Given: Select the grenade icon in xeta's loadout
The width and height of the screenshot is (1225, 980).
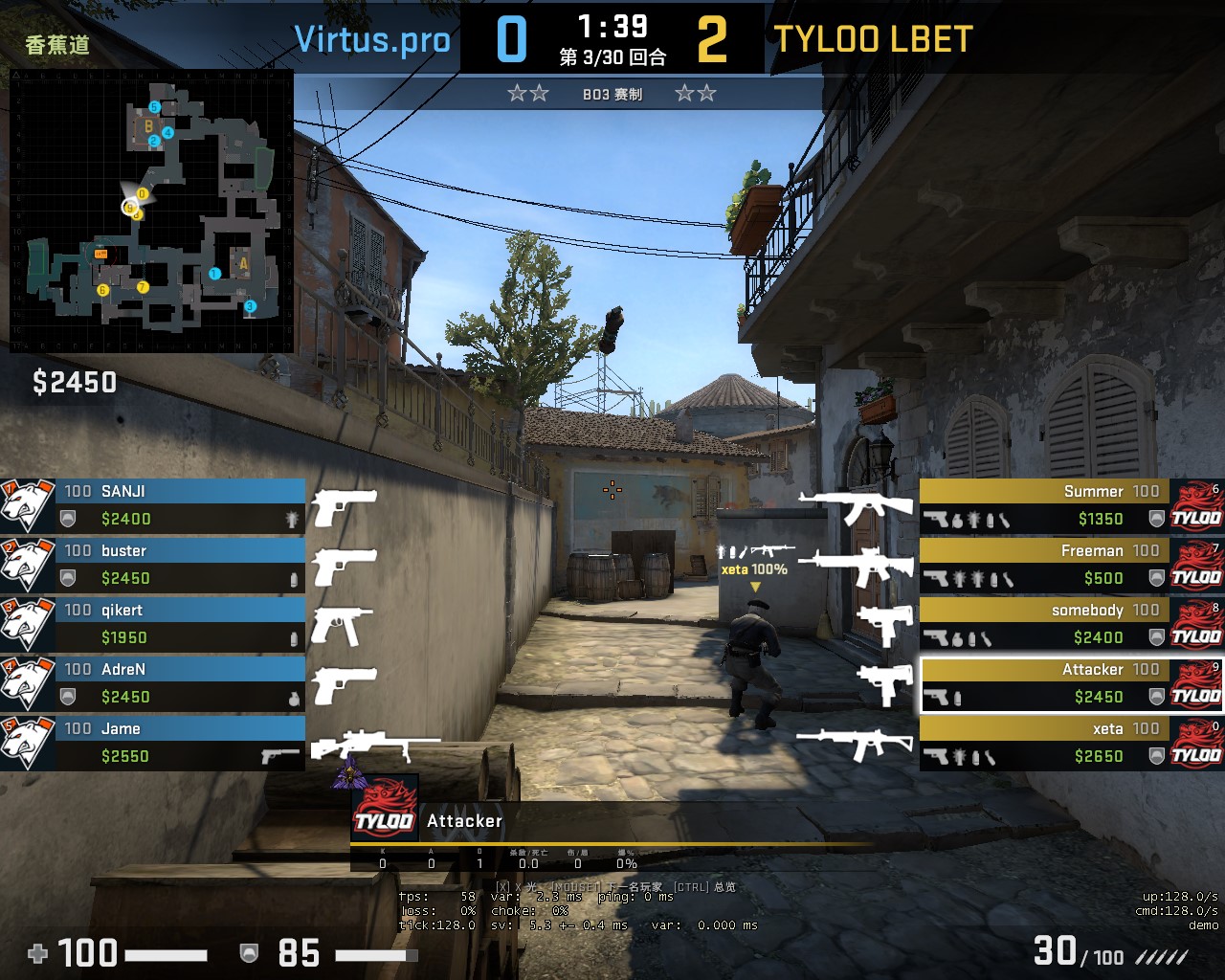Looking at the screenshot, I should click(961, 756).
